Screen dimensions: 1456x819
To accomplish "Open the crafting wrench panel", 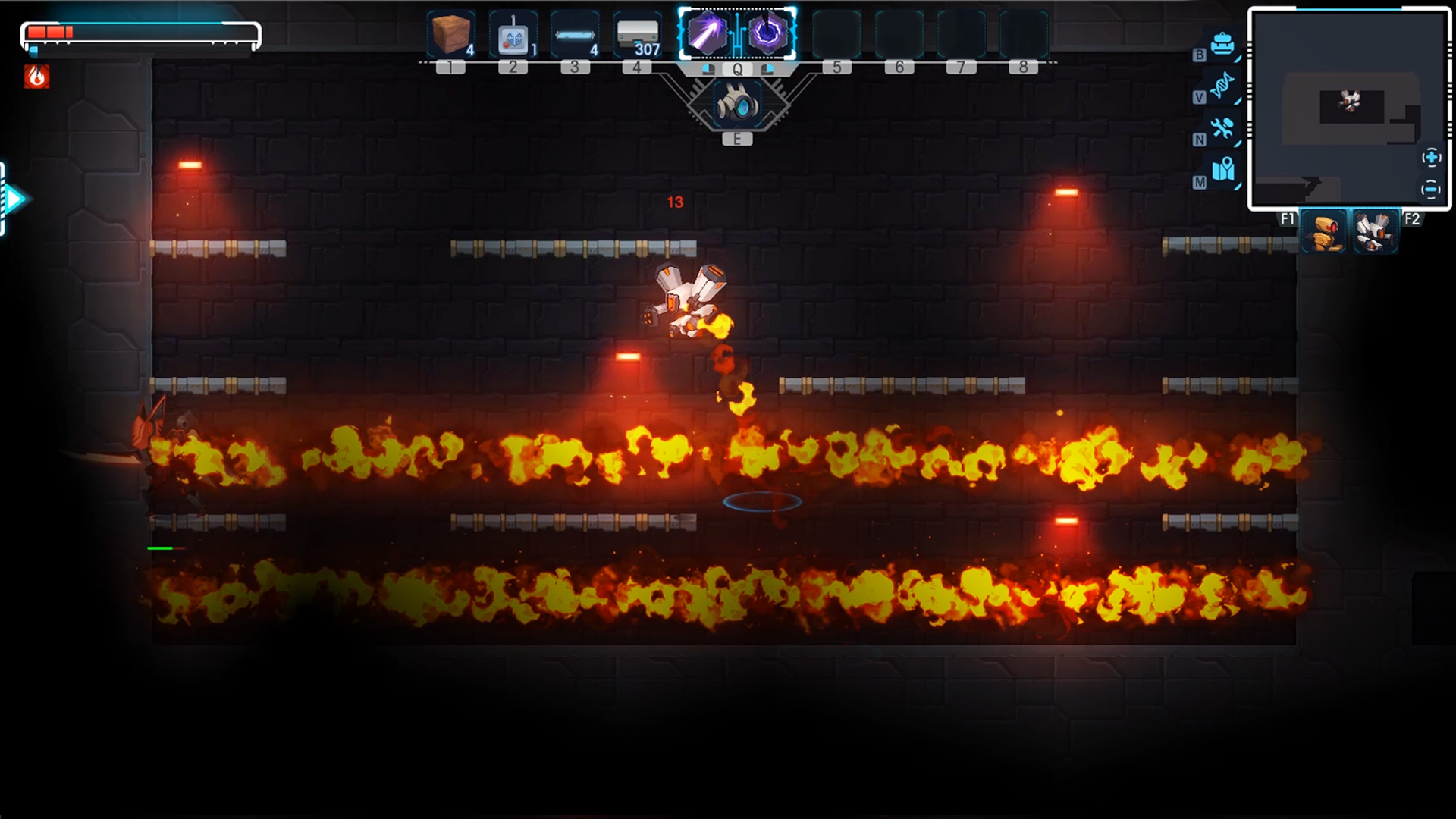I will click(1222, 130).
